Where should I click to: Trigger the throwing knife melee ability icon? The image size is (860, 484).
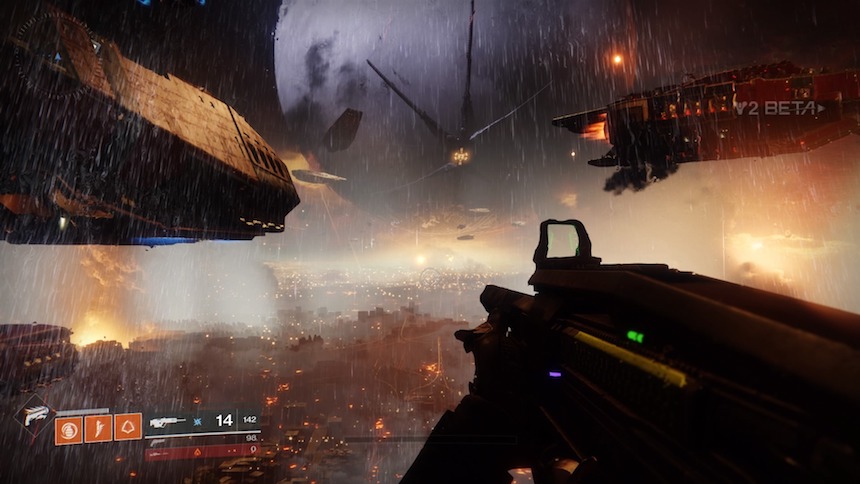(x=98, y=428)
